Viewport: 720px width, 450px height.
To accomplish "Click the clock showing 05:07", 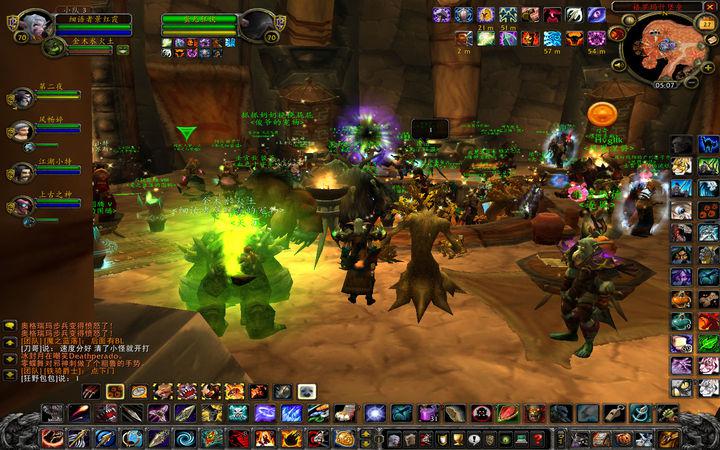I will pos(664,85).
